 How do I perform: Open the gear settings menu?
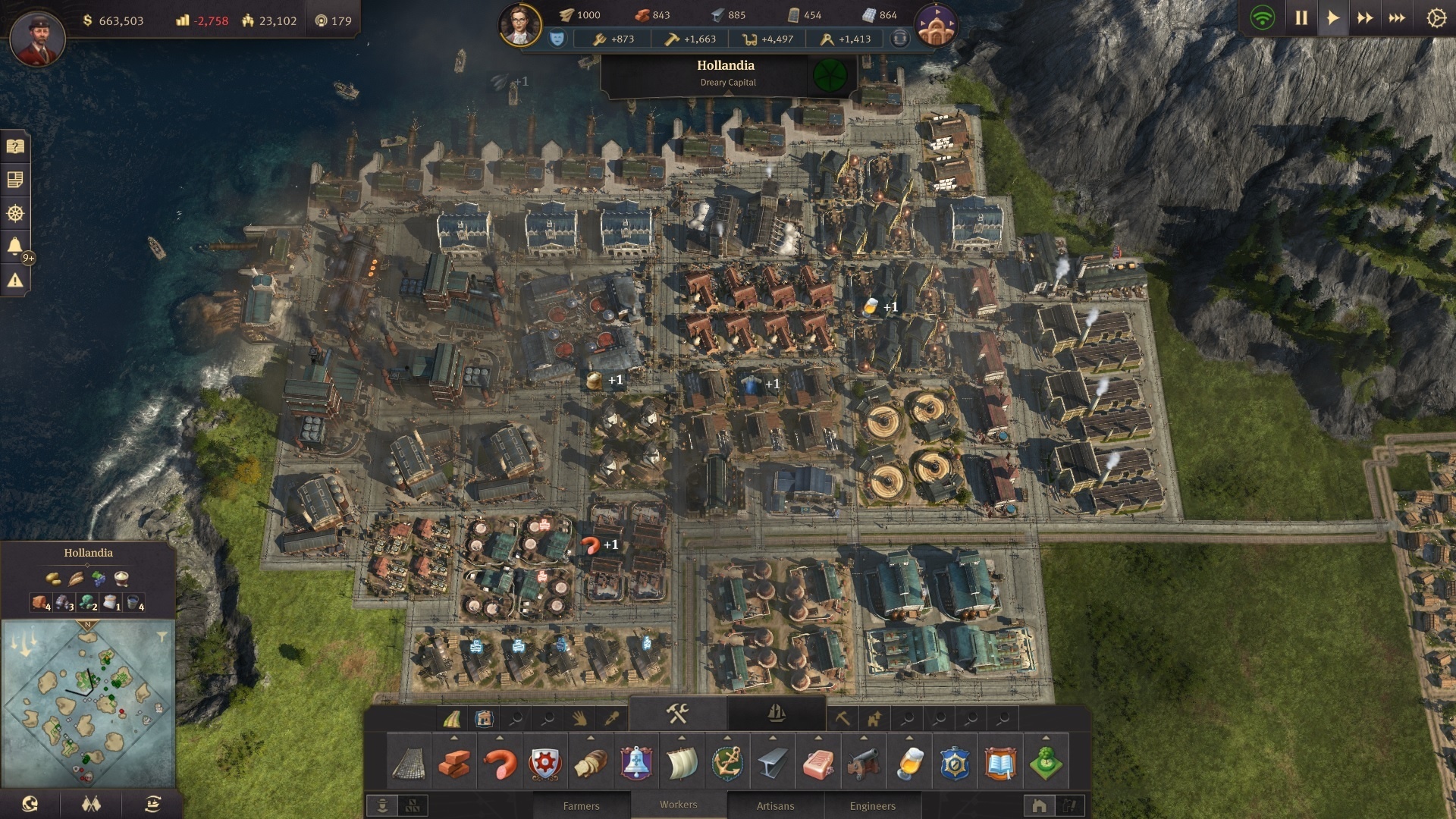pos(1436,18)
